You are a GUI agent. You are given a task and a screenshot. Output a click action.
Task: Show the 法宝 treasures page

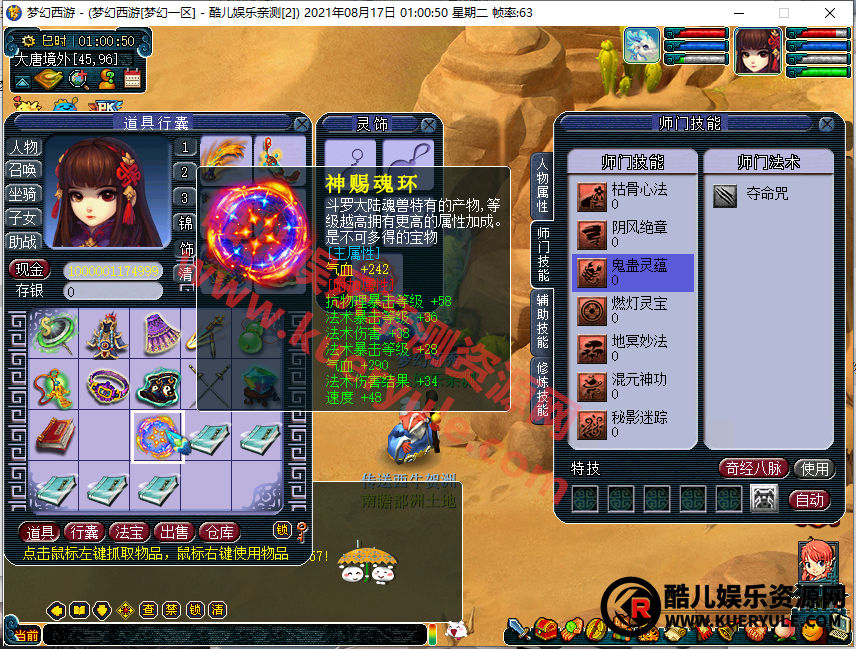click(129, 532)
